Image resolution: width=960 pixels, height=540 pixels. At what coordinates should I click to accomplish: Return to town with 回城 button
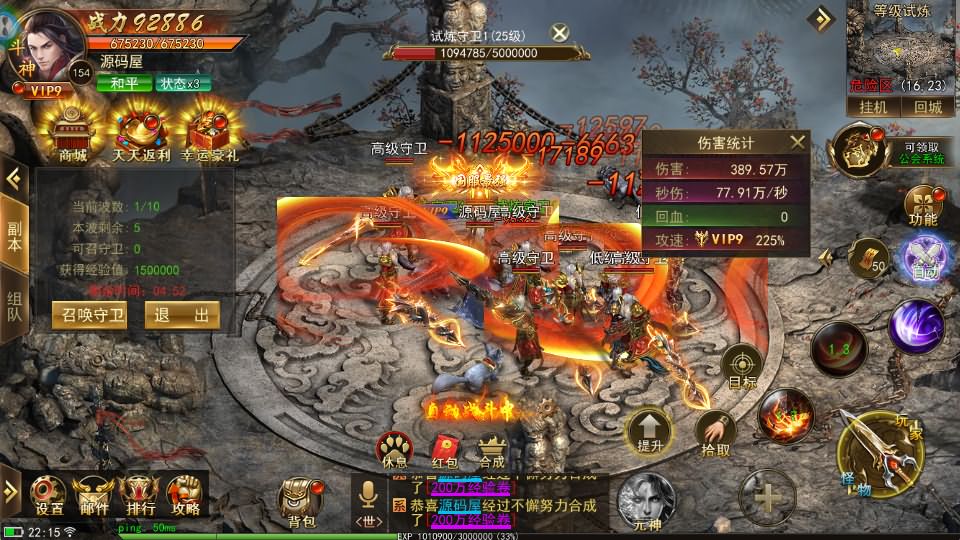point(927,107)
